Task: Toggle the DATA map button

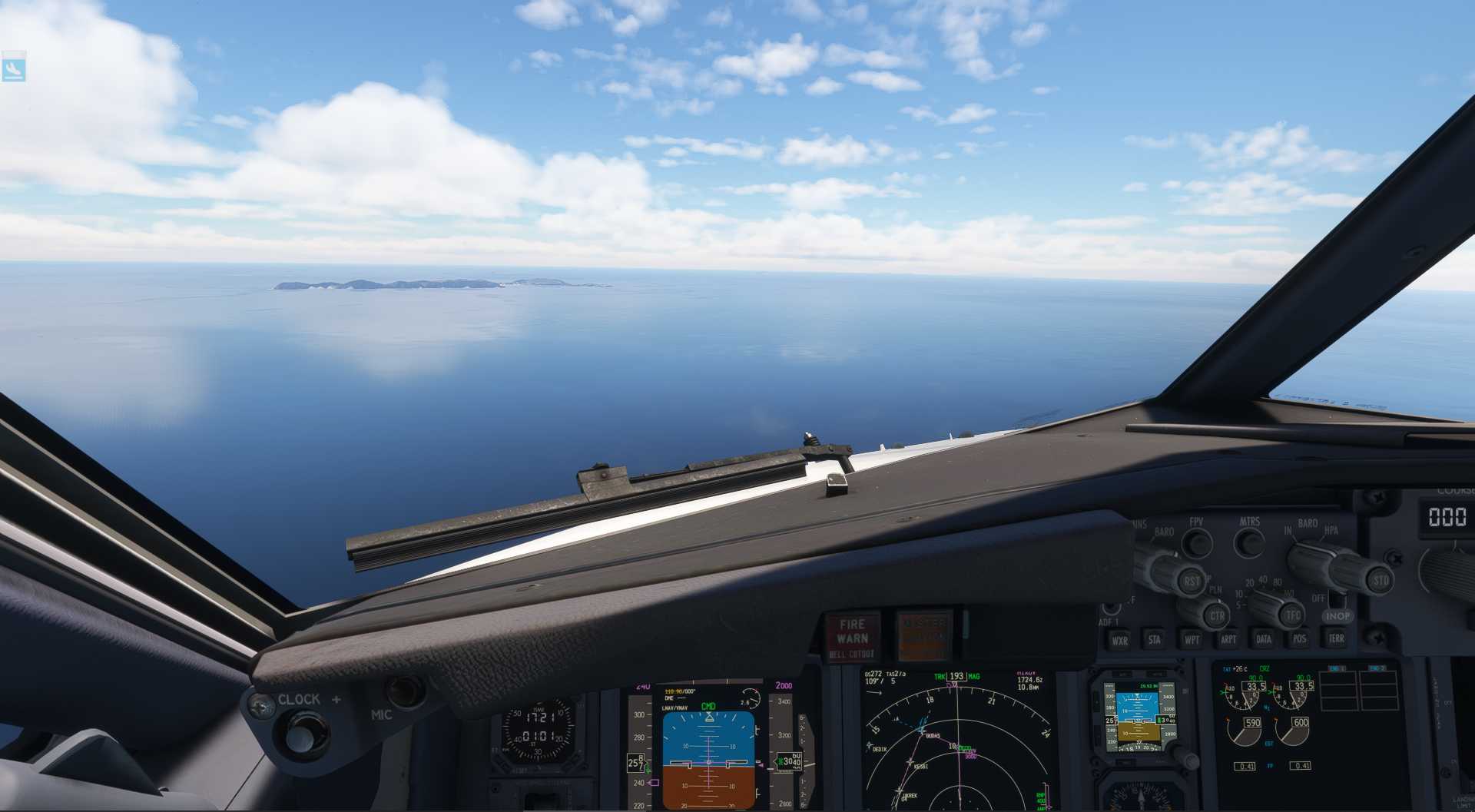Action: pyautogui.click(x=1264, y=638)
